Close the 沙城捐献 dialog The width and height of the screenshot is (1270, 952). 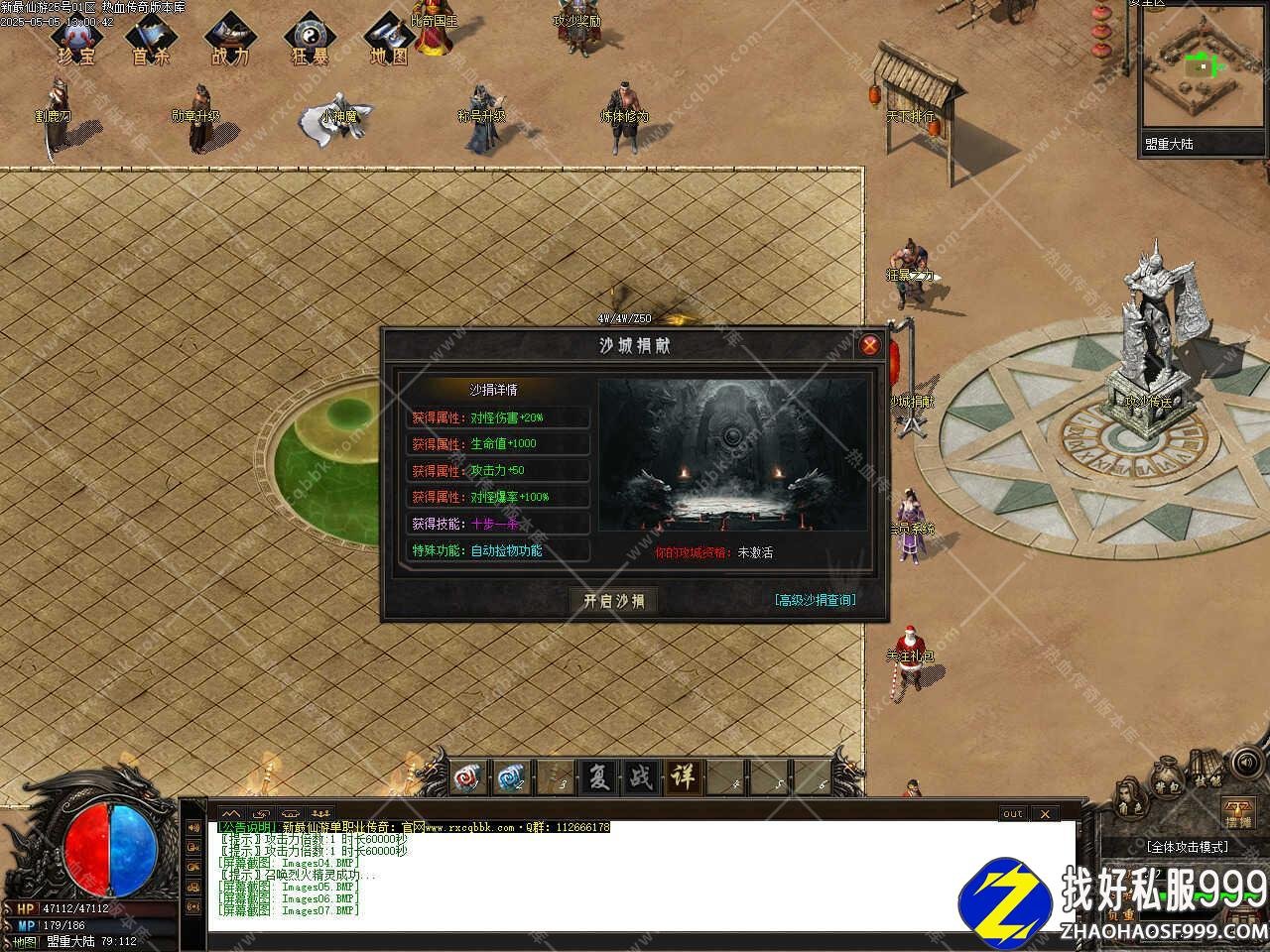(x=870, y=345)
